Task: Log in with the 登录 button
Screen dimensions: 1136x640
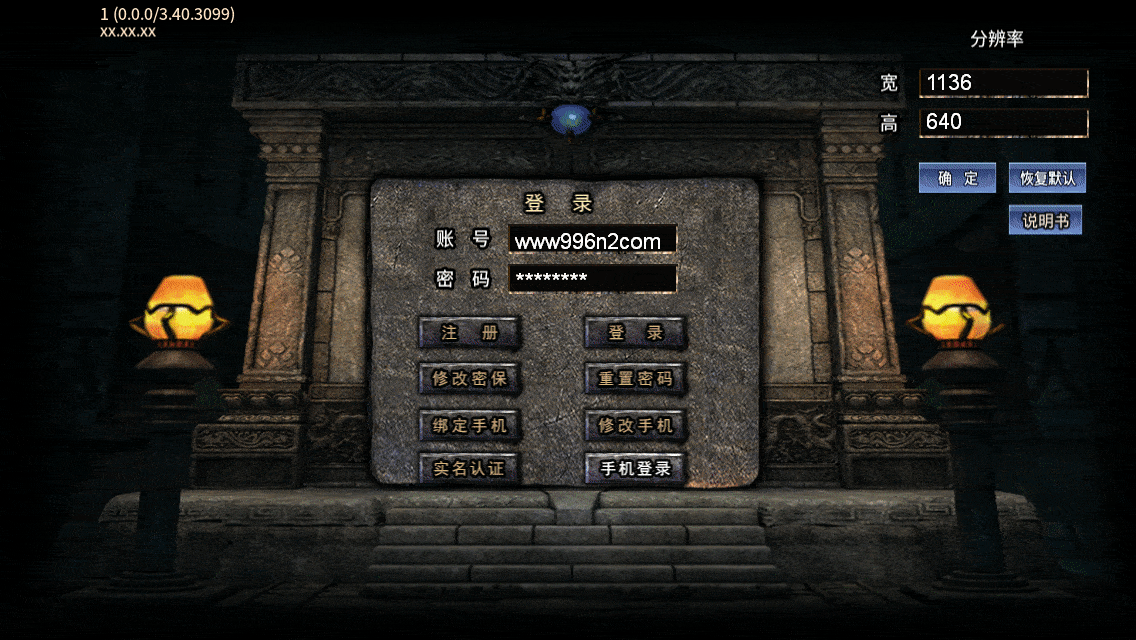Action: 635,333
